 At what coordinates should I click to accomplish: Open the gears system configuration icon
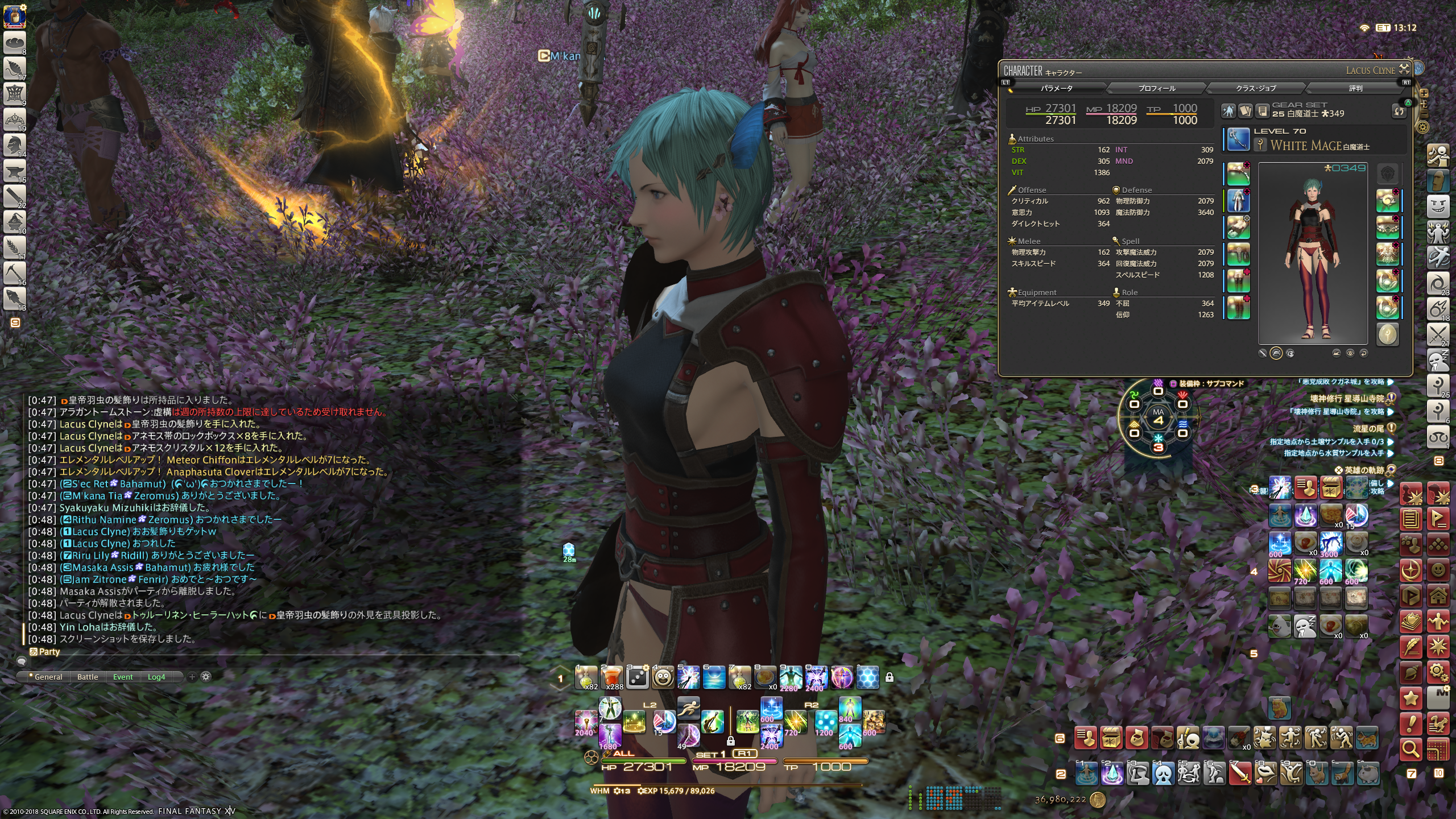(1438, 672)
